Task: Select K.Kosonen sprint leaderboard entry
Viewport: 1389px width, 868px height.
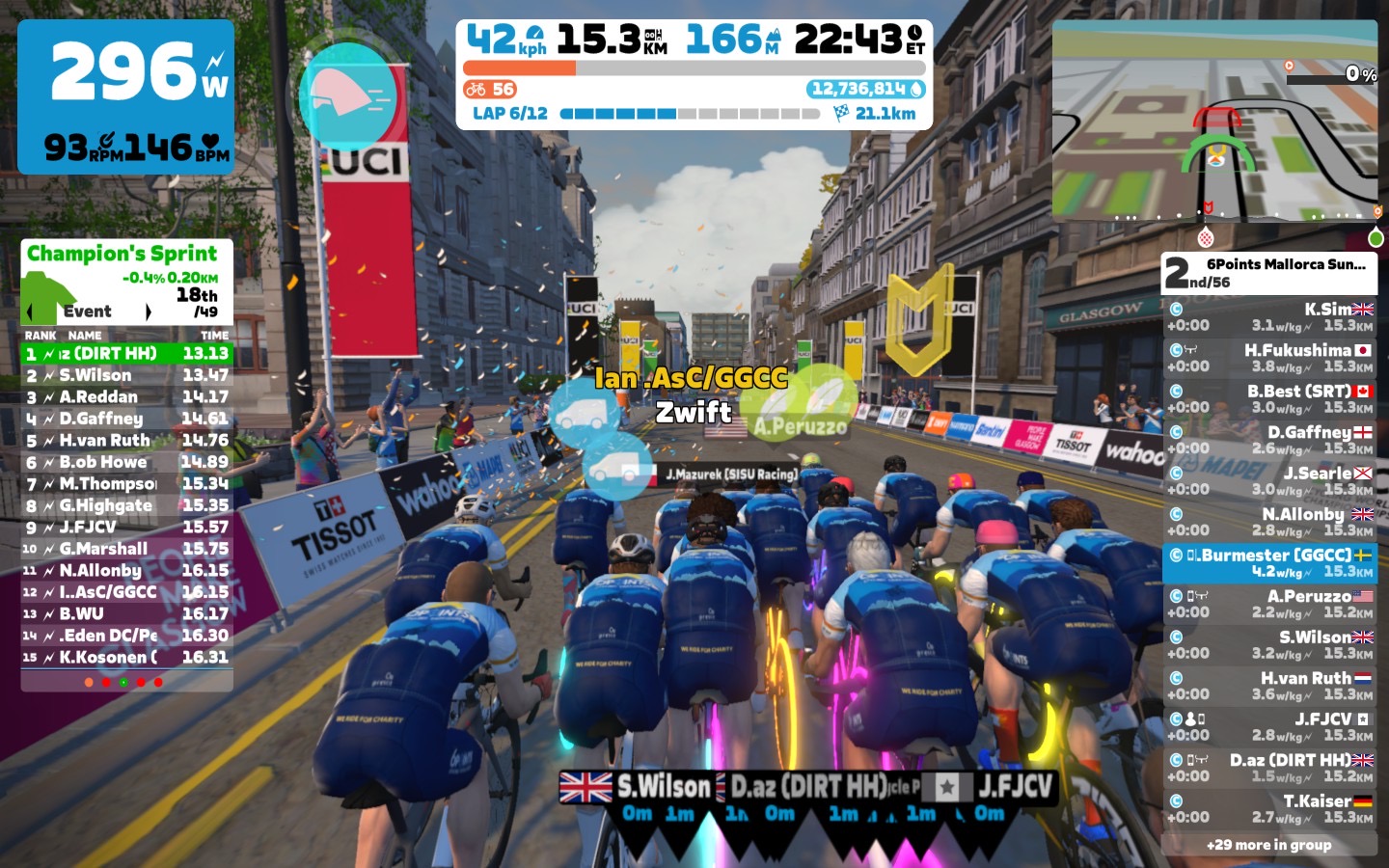Action: pyautogui.click(x=126, y=657)
